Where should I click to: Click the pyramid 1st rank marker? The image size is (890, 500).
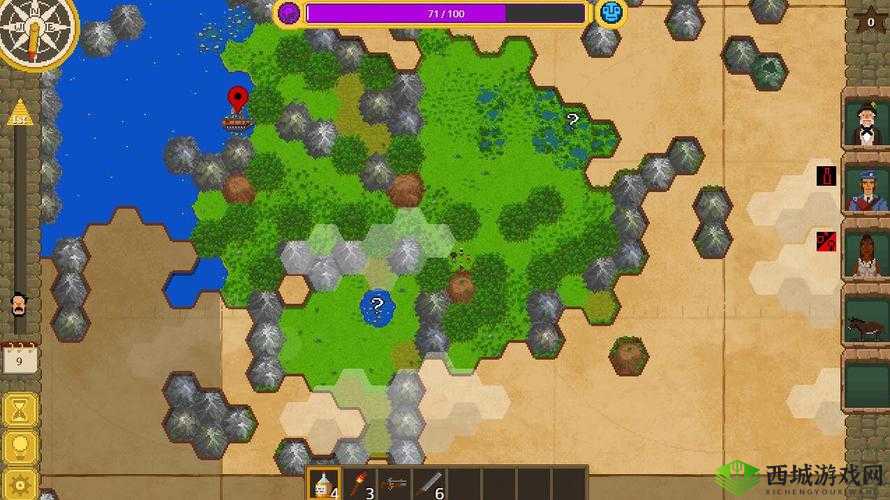(x=20, y=113)
